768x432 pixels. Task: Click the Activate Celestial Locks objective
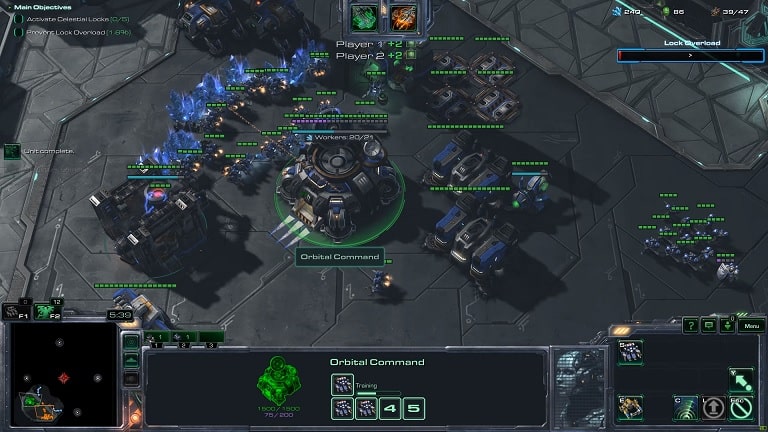[58, 17]
